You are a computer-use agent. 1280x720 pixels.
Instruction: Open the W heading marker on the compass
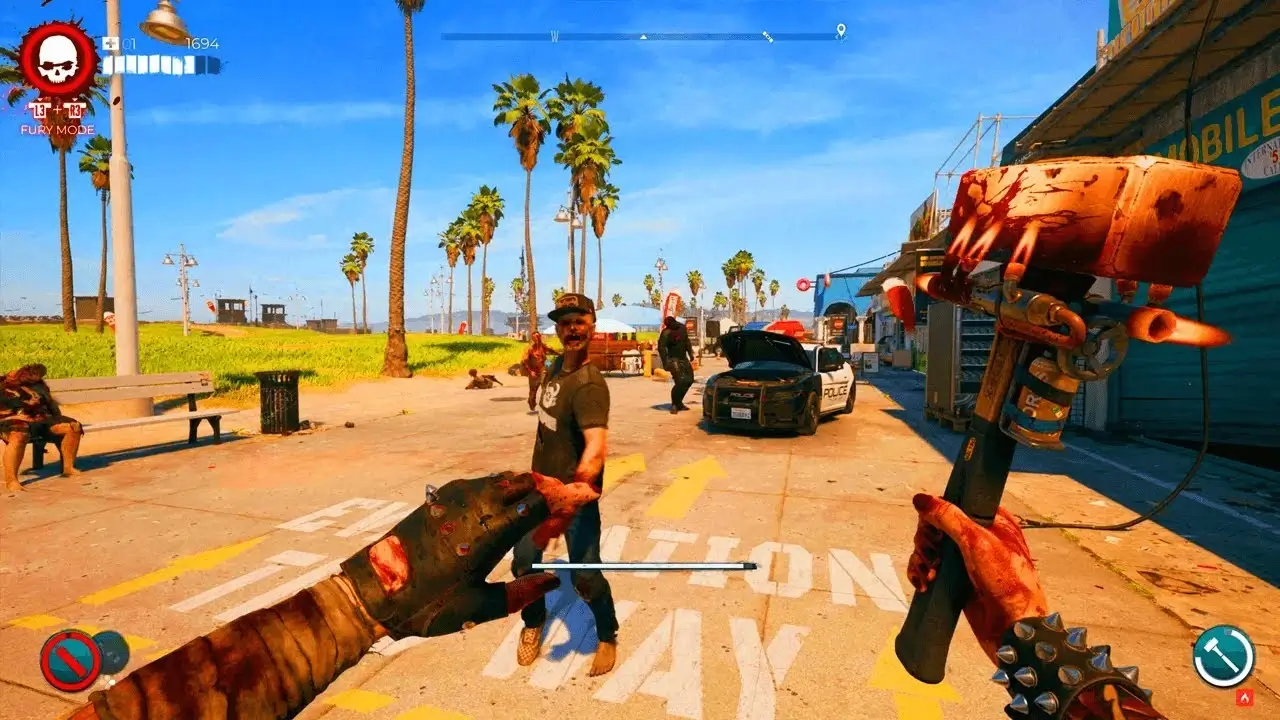(555, 34)
